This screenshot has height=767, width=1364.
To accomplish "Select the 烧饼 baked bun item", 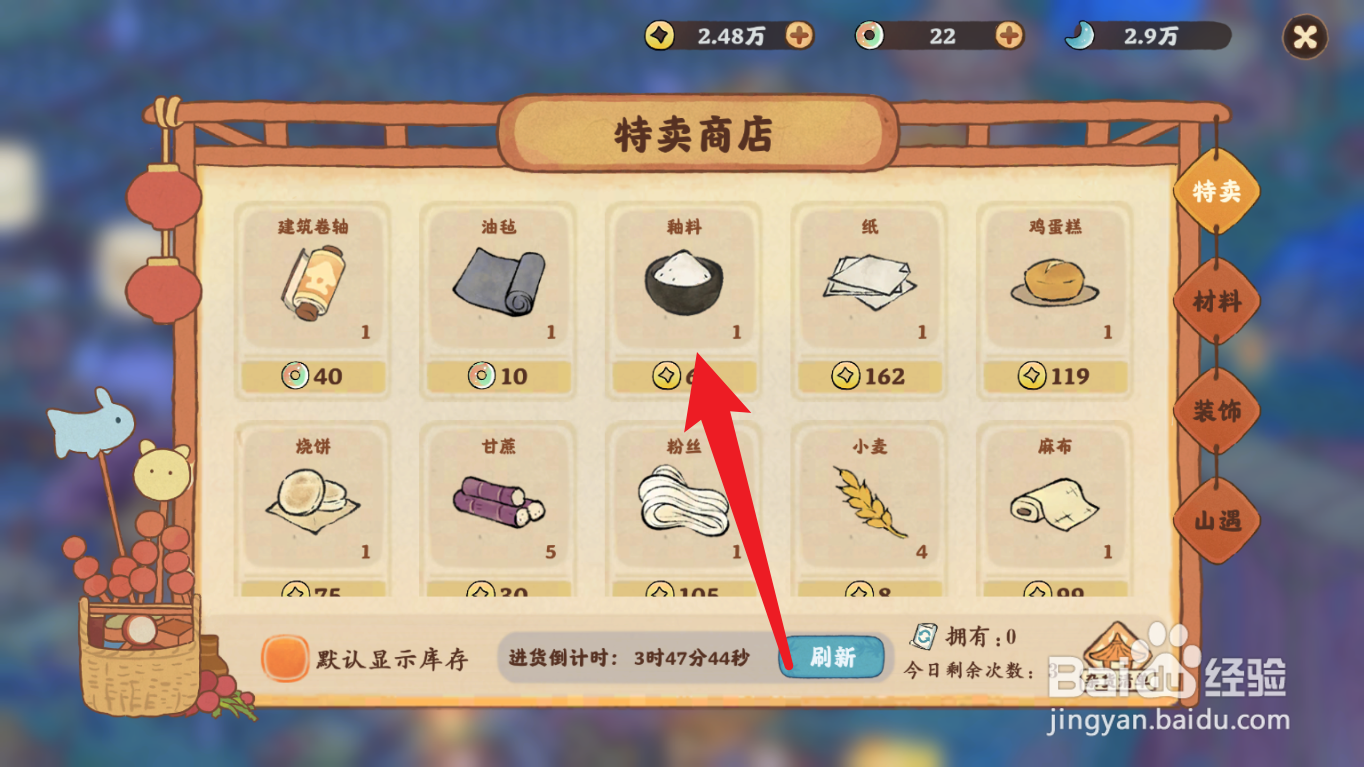I will coord(313,500).
